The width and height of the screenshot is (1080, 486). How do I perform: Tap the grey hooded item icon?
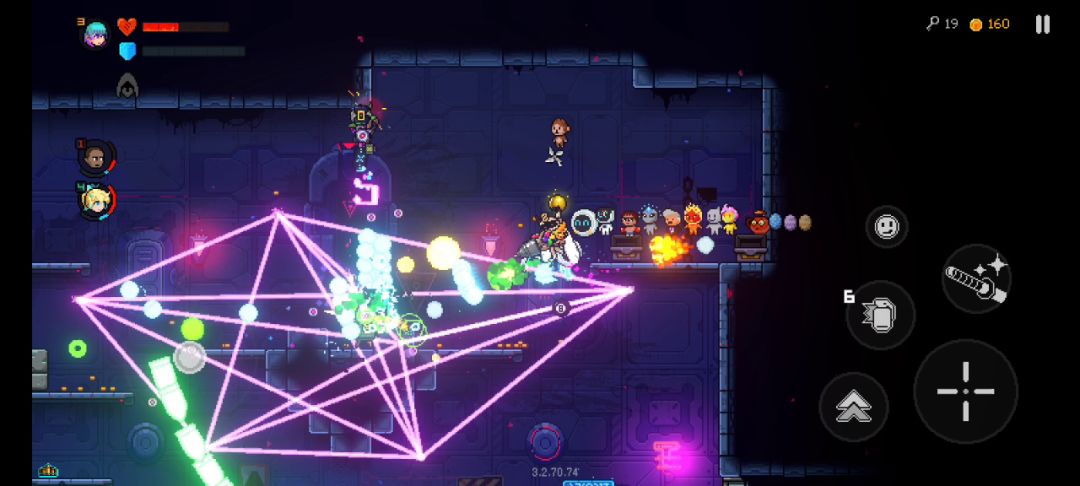(127, 86)
